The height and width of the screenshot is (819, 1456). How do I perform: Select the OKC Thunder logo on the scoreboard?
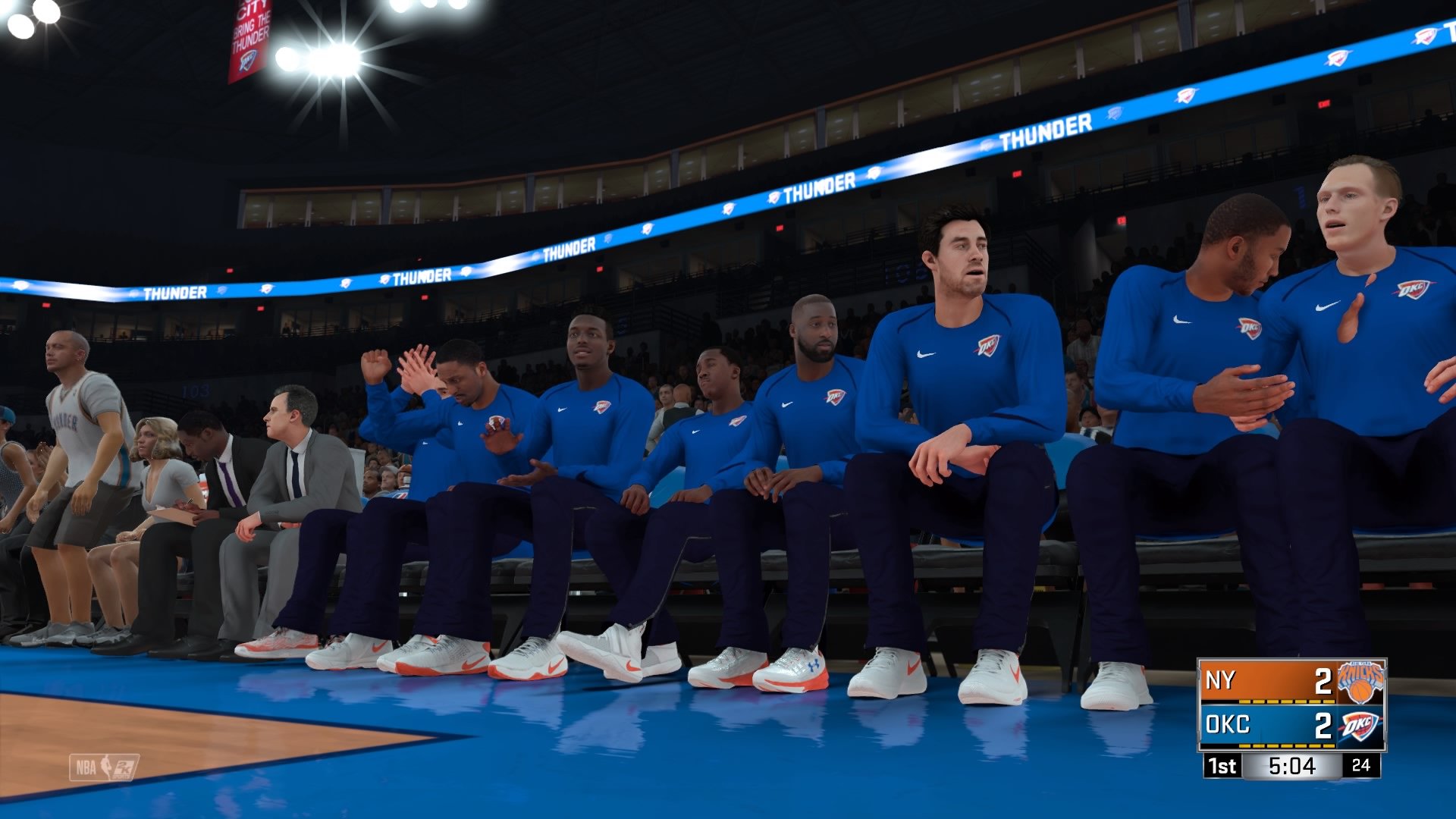pyautogui.click(x=1360, y=726)
